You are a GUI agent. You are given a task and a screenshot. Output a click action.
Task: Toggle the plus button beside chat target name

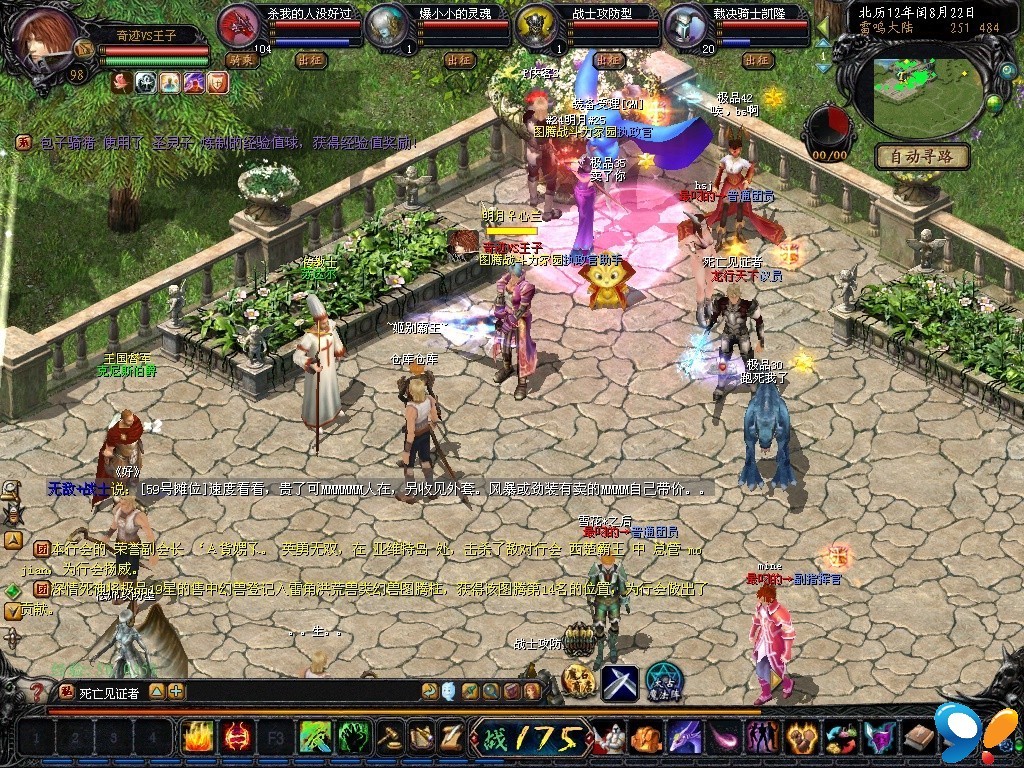click(x=176, y=691)
